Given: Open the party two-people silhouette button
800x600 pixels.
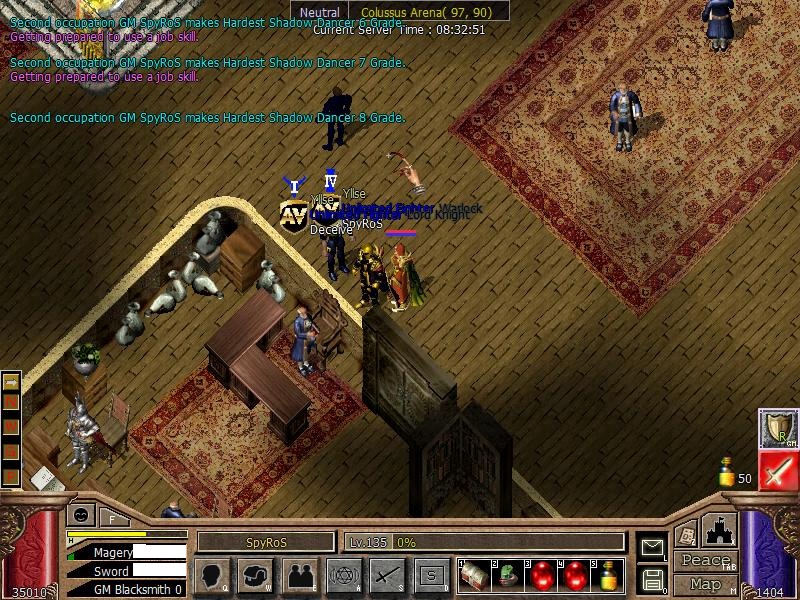Looking at the screenshot, I should tap(299, 576).
